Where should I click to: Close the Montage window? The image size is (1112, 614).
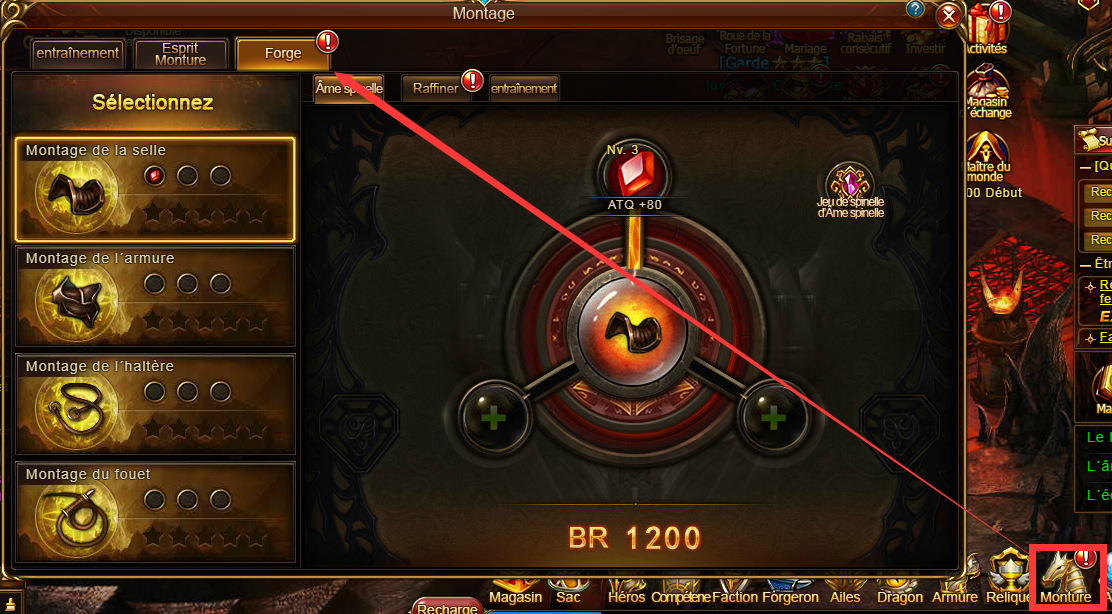[948, 16]
